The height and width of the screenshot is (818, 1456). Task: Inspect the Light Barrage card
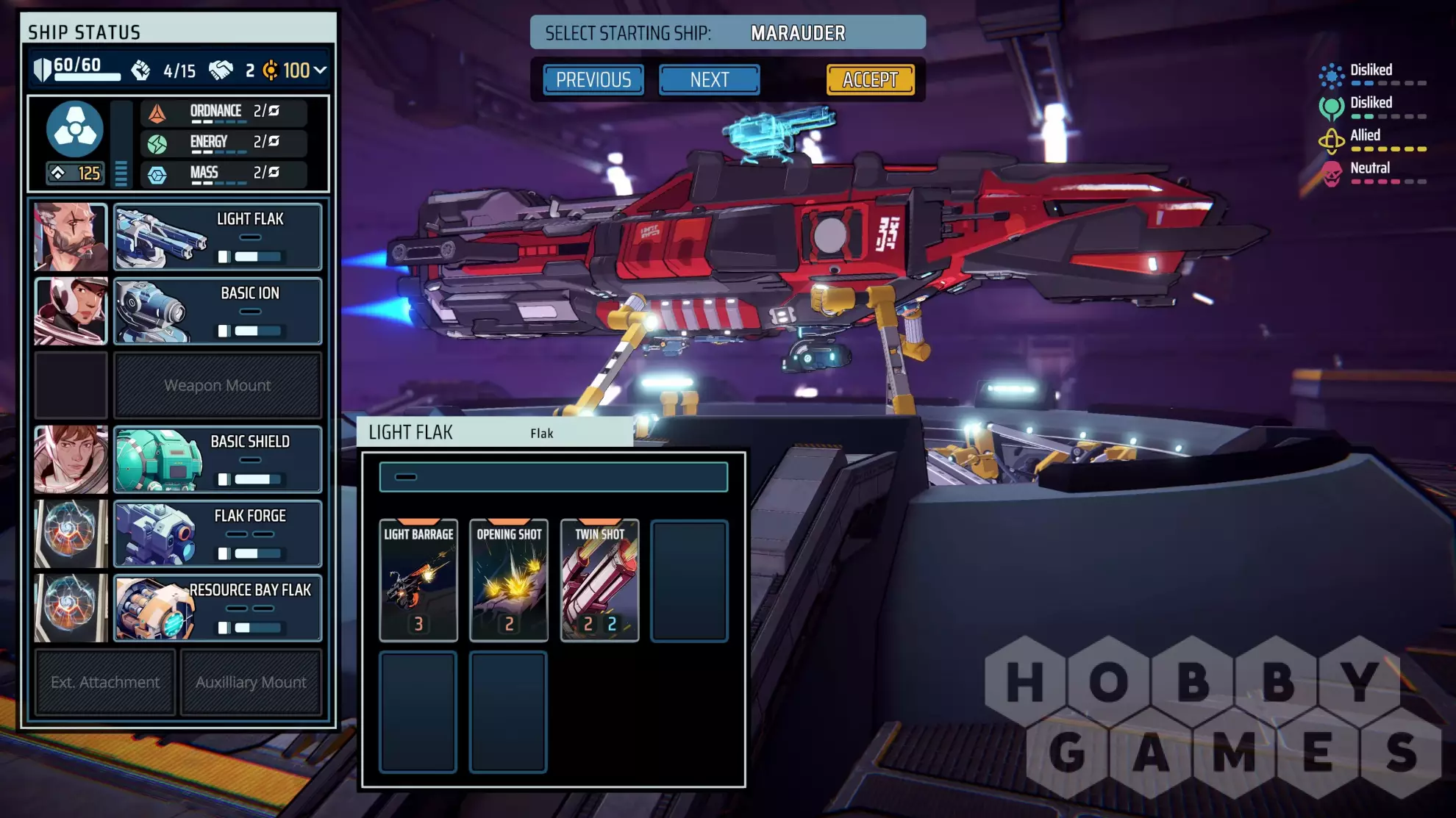[x=418, y=580]
